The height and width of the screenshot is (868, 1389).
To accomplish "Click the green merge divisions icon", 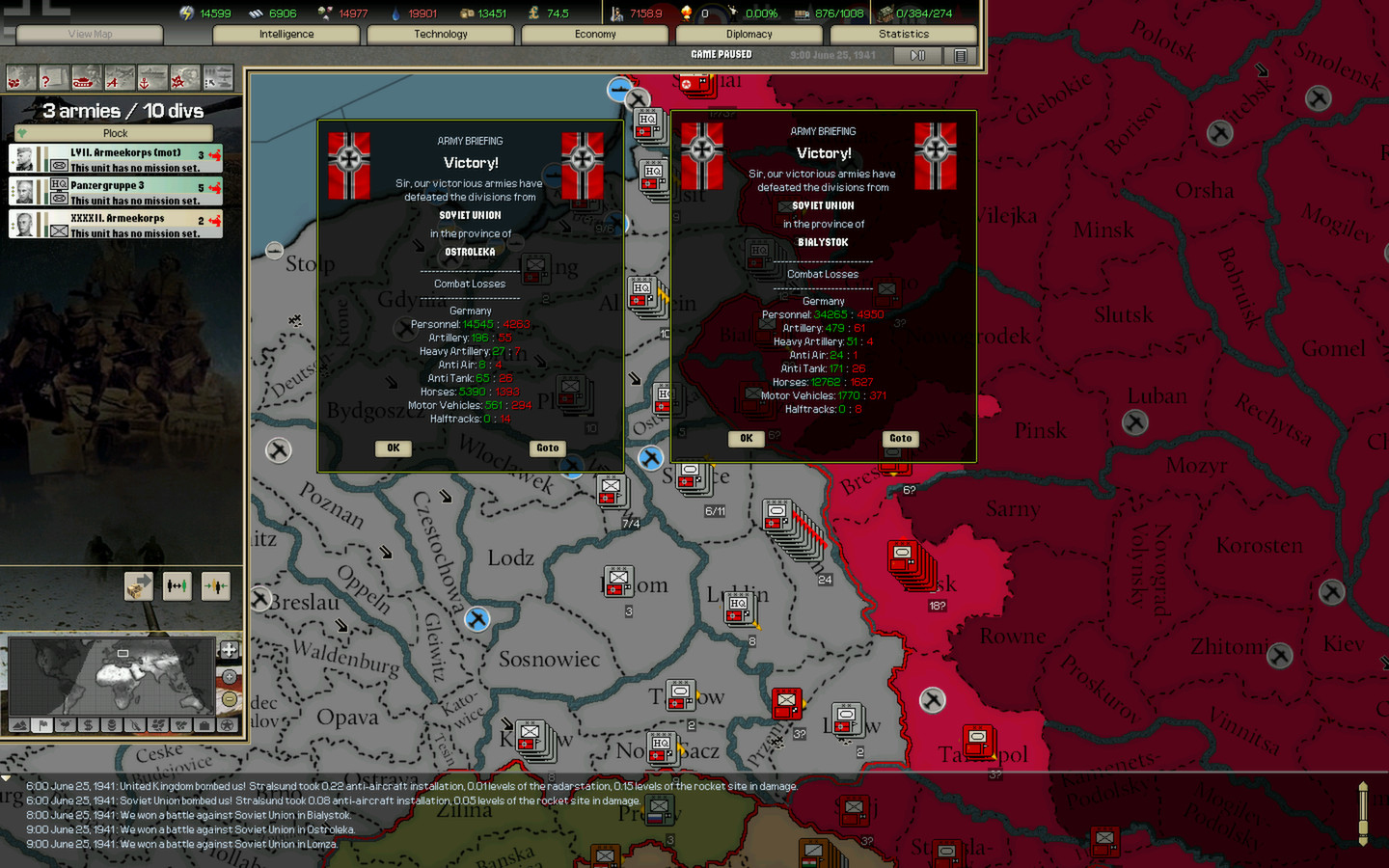I will tap(177, 586).
